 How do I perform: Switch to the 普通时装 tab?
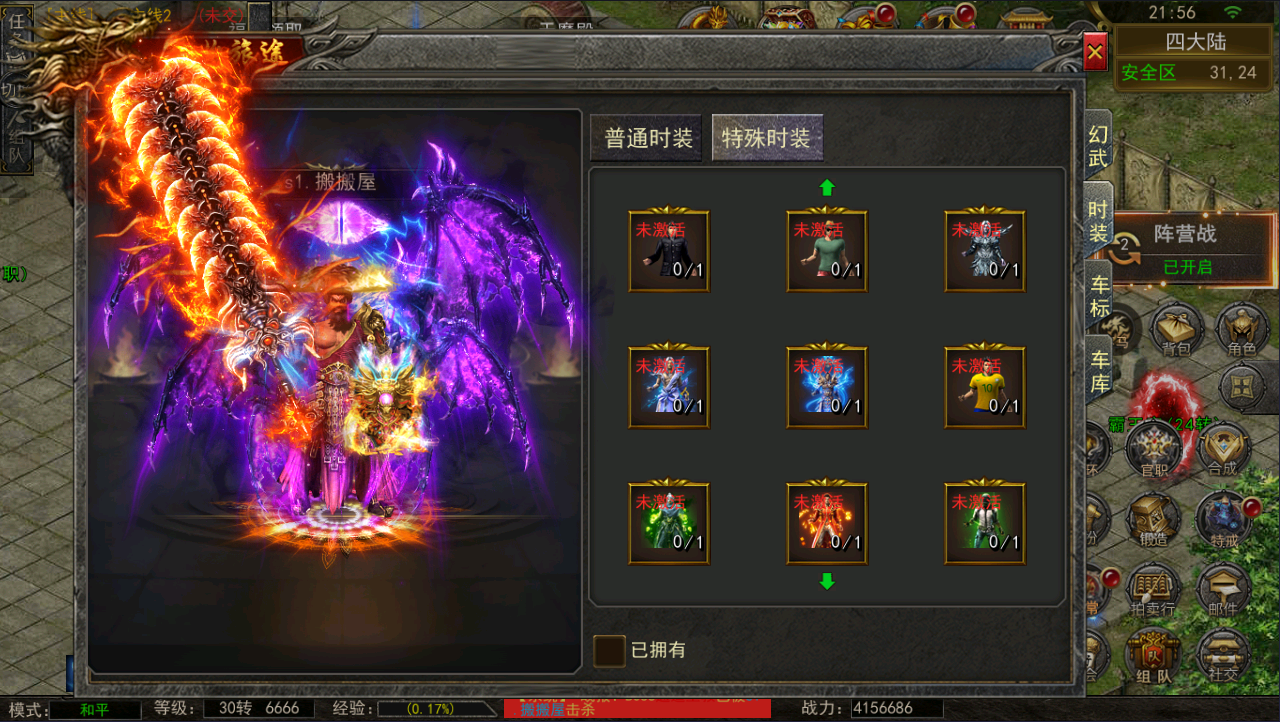[x=646, y=138]
